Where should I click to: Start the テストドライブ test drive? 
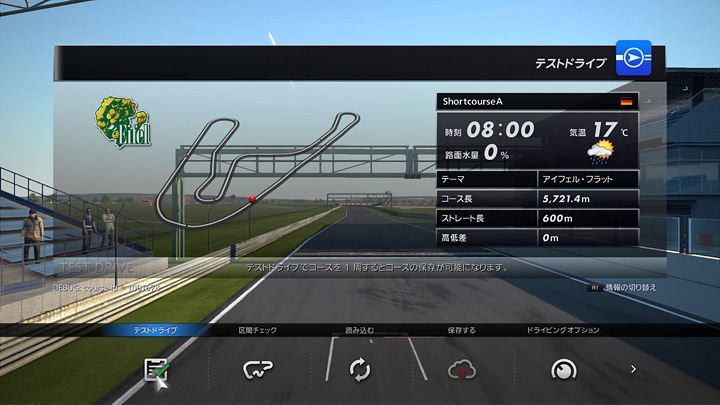pyautogui.click(x=156, y=369)
